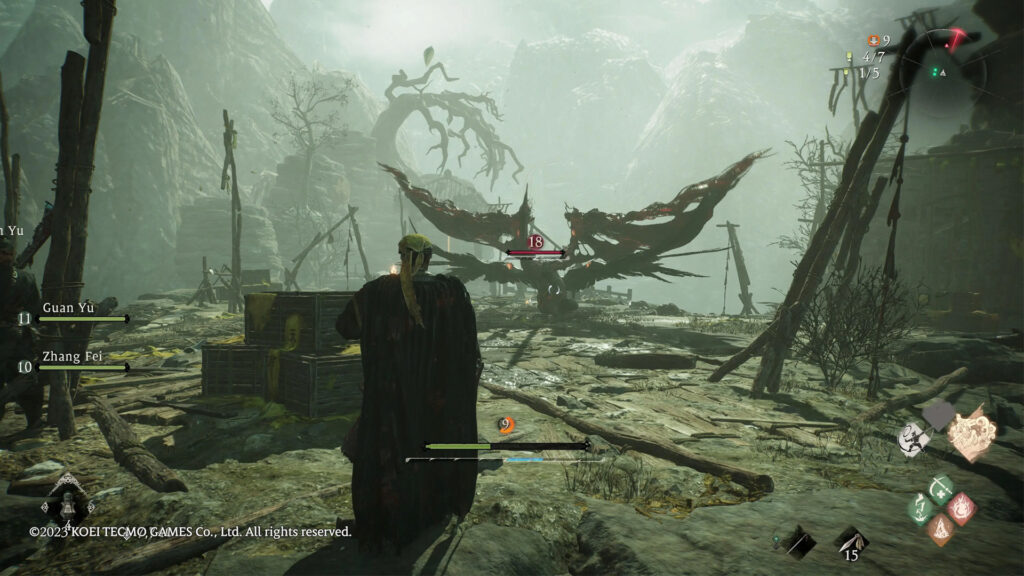
Task: Cast the orange earth mound wizardry spell
Action: coord(941,528)
